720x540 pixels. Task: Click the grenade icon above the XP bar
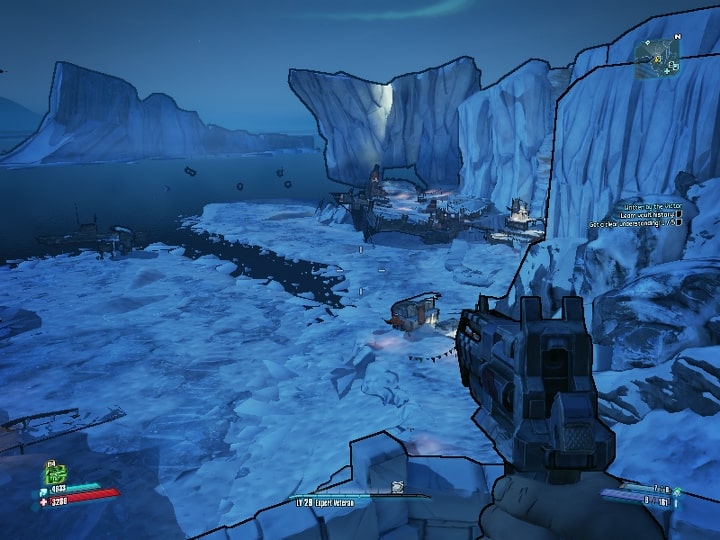pyautogui.click(x=397, y=487)
